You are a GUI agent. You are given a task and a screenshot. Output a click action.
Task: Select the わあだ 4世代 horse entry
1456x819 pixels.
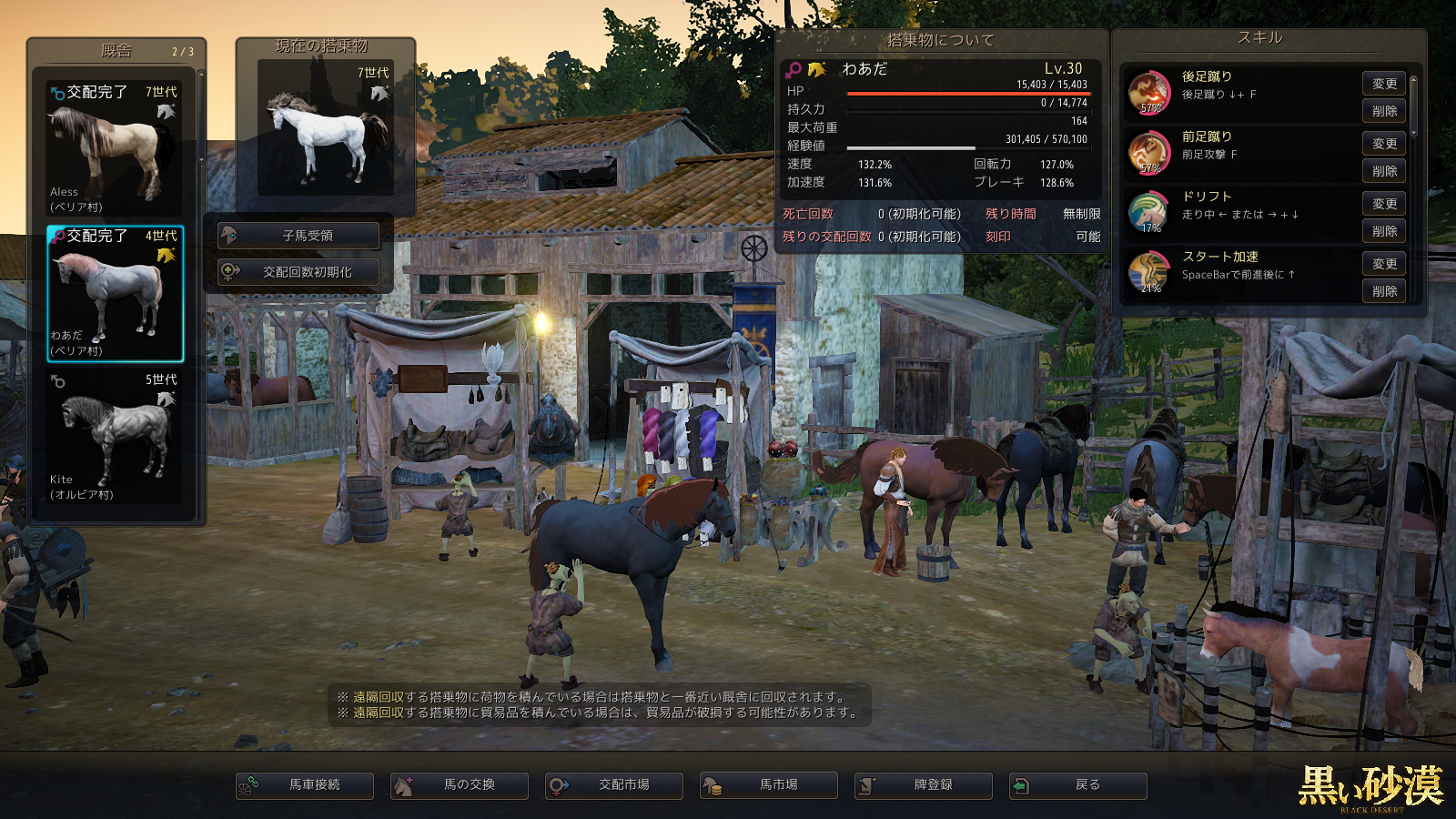coord(115,293)
